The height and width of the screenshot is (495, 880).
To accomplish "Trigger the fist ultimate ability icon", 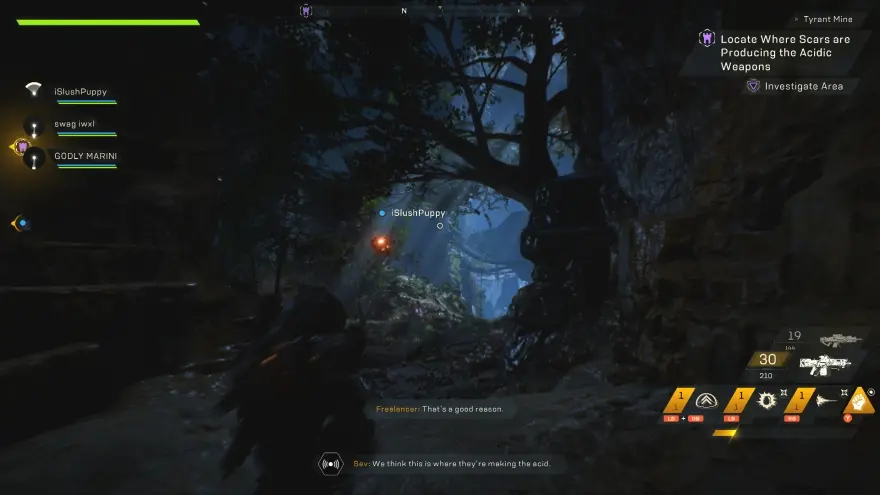I will coord(858,400).
